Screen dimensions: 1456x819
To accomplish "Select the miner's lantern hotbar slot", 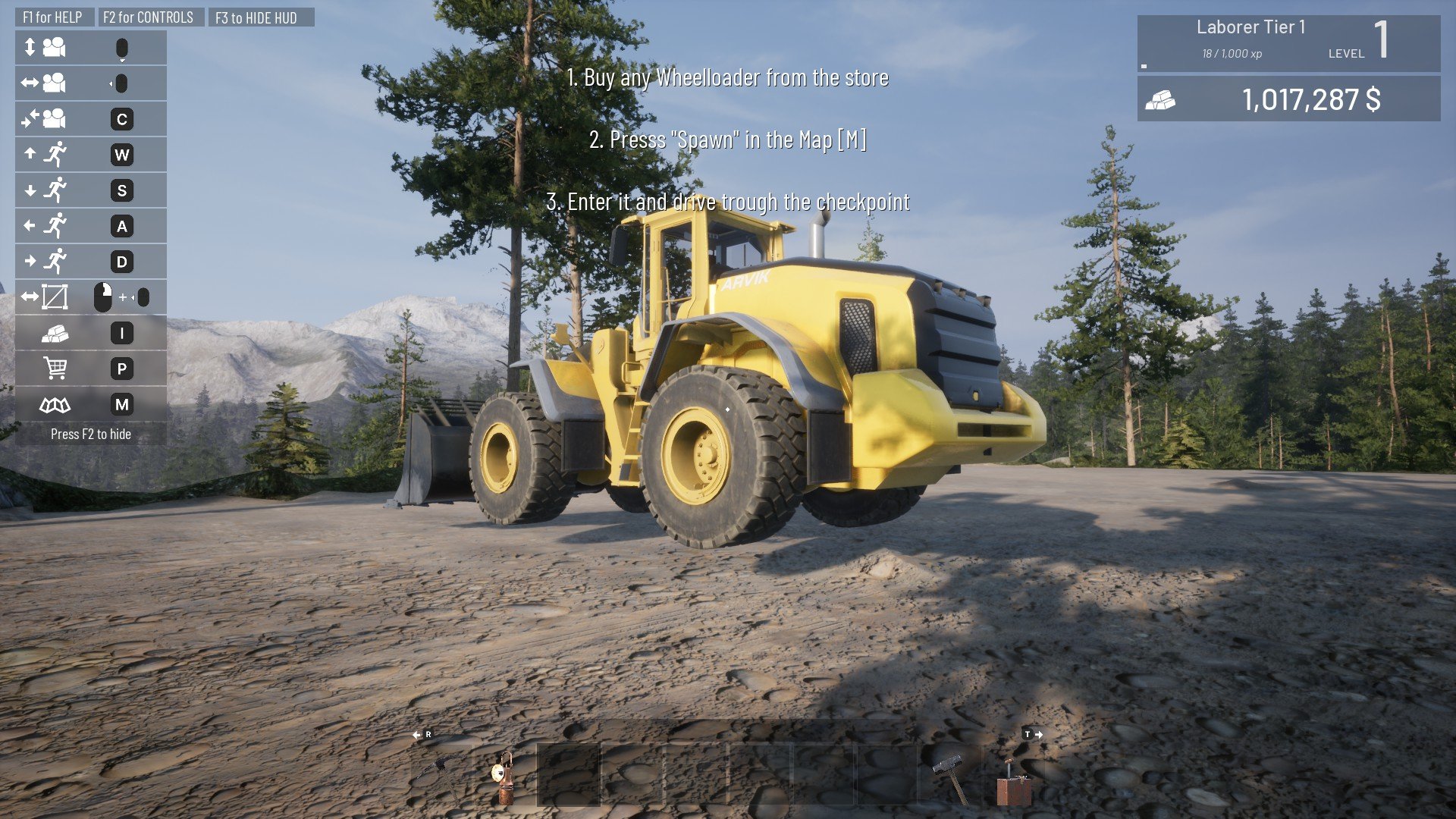I will [504, 775].
